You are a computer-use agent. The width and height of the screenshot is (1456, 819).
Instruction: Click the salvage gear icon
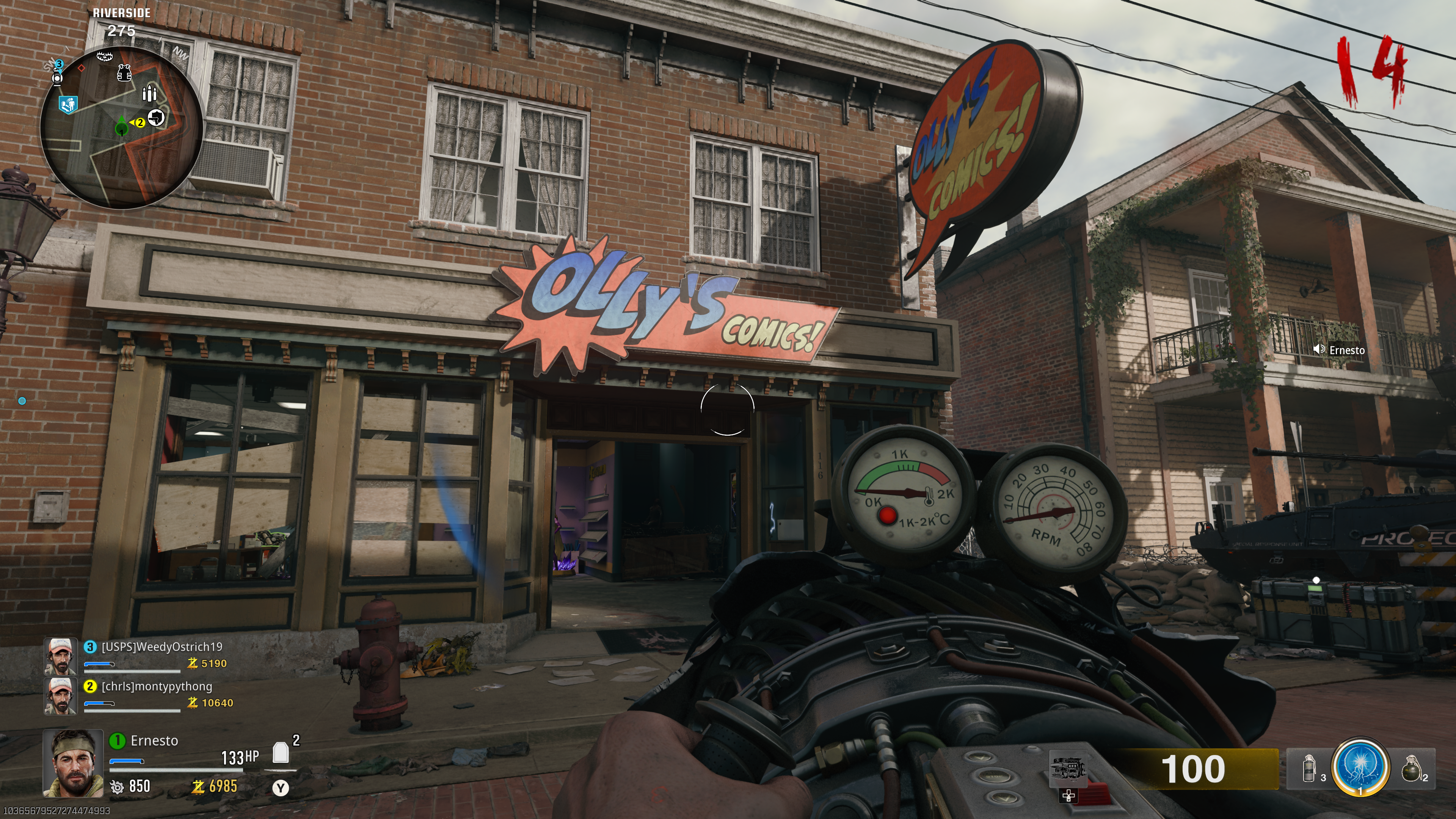[116, 787]
